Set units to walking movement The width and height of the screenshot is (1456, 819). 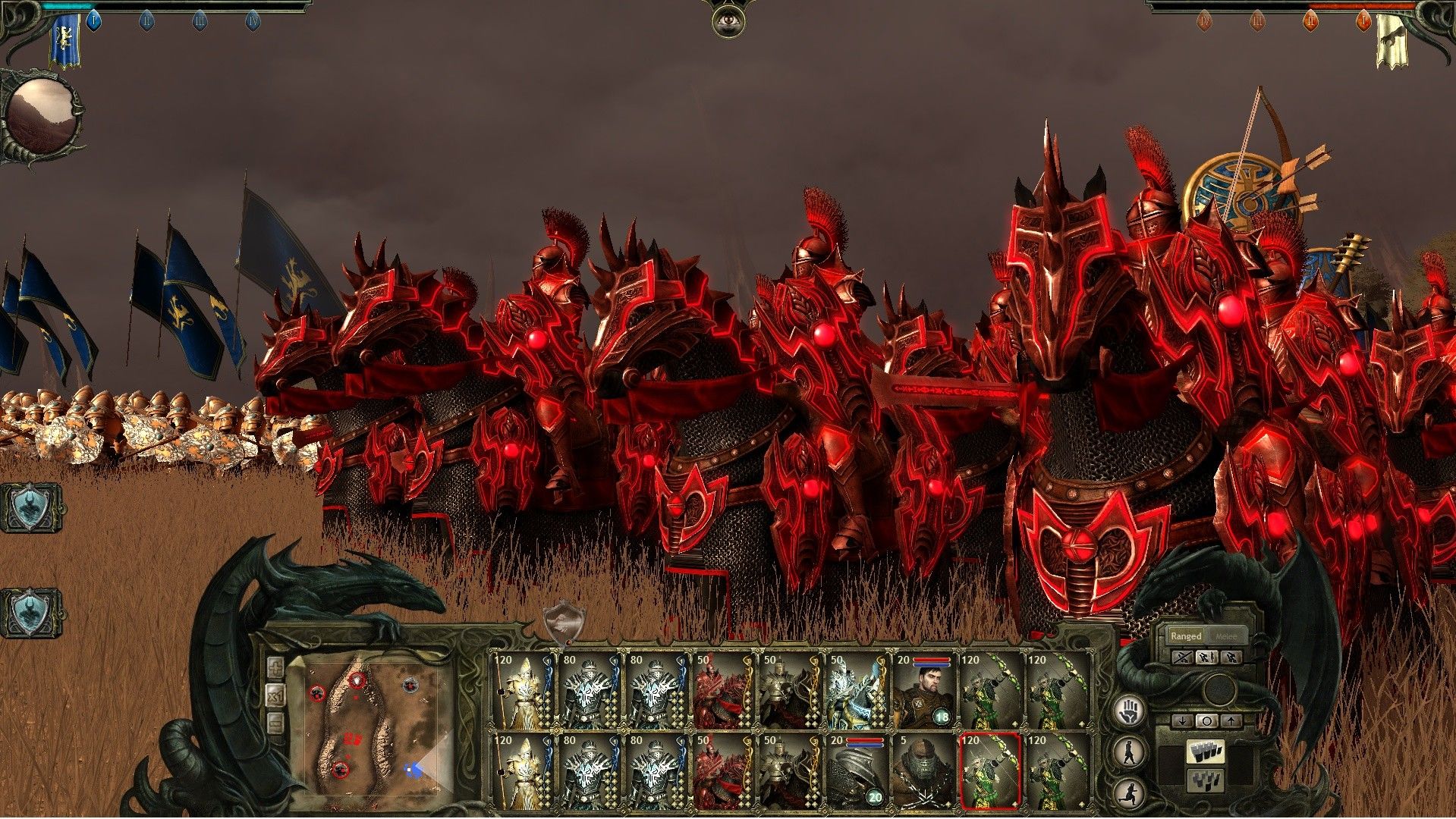click(x=1131, y=752)
